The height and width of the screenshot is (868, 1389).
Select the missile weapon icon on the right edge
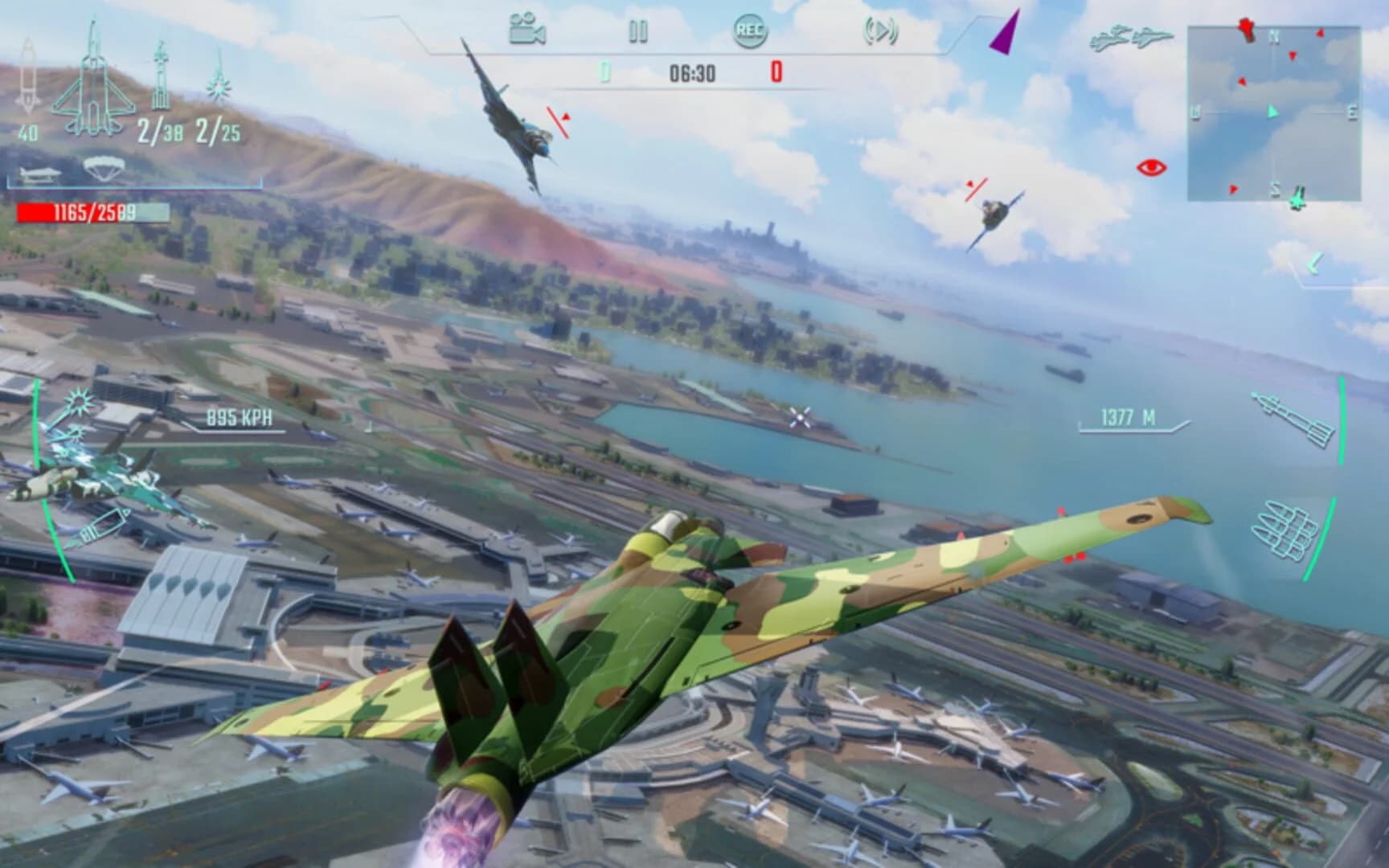[1293, 418]
